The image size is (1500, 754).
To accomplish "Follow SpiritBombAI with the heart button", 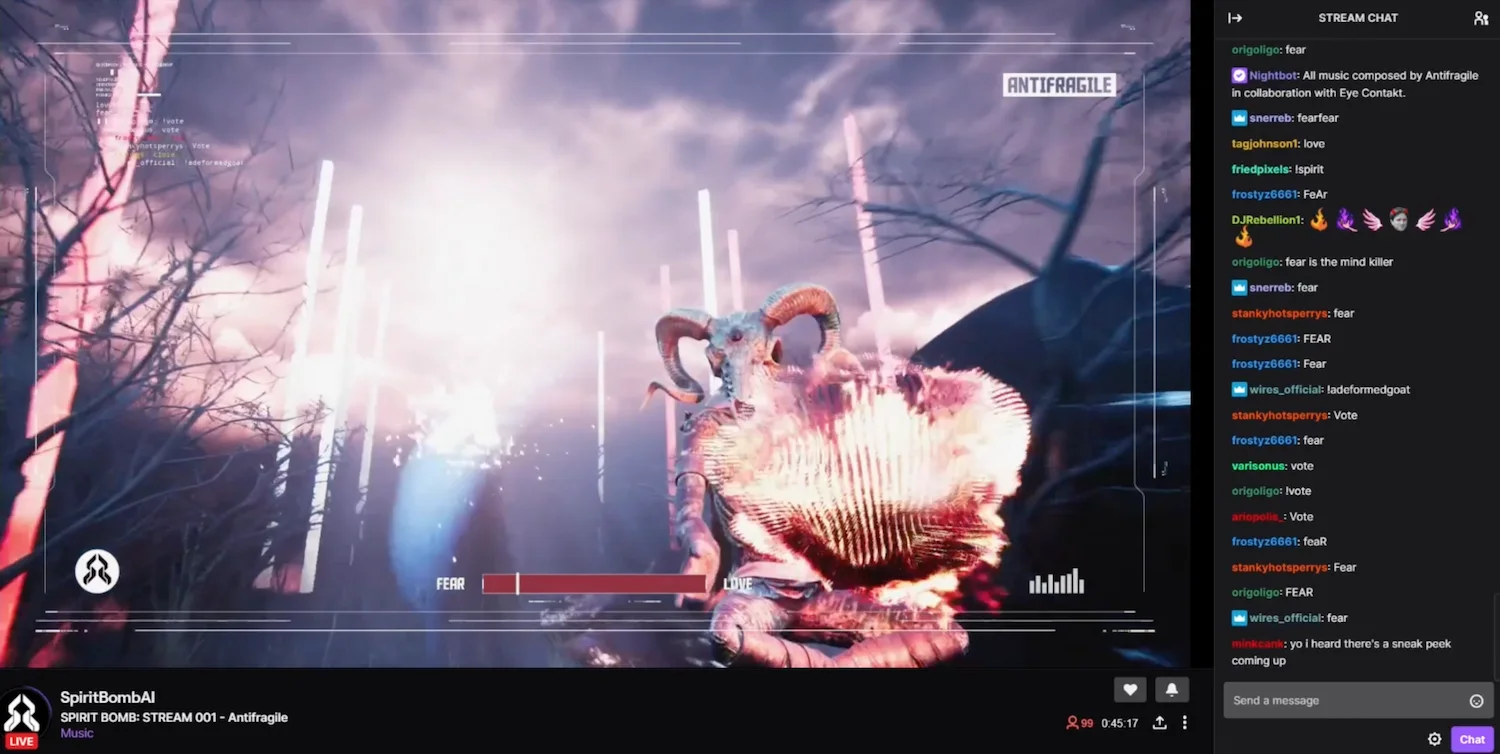I will click(1130, 689).
